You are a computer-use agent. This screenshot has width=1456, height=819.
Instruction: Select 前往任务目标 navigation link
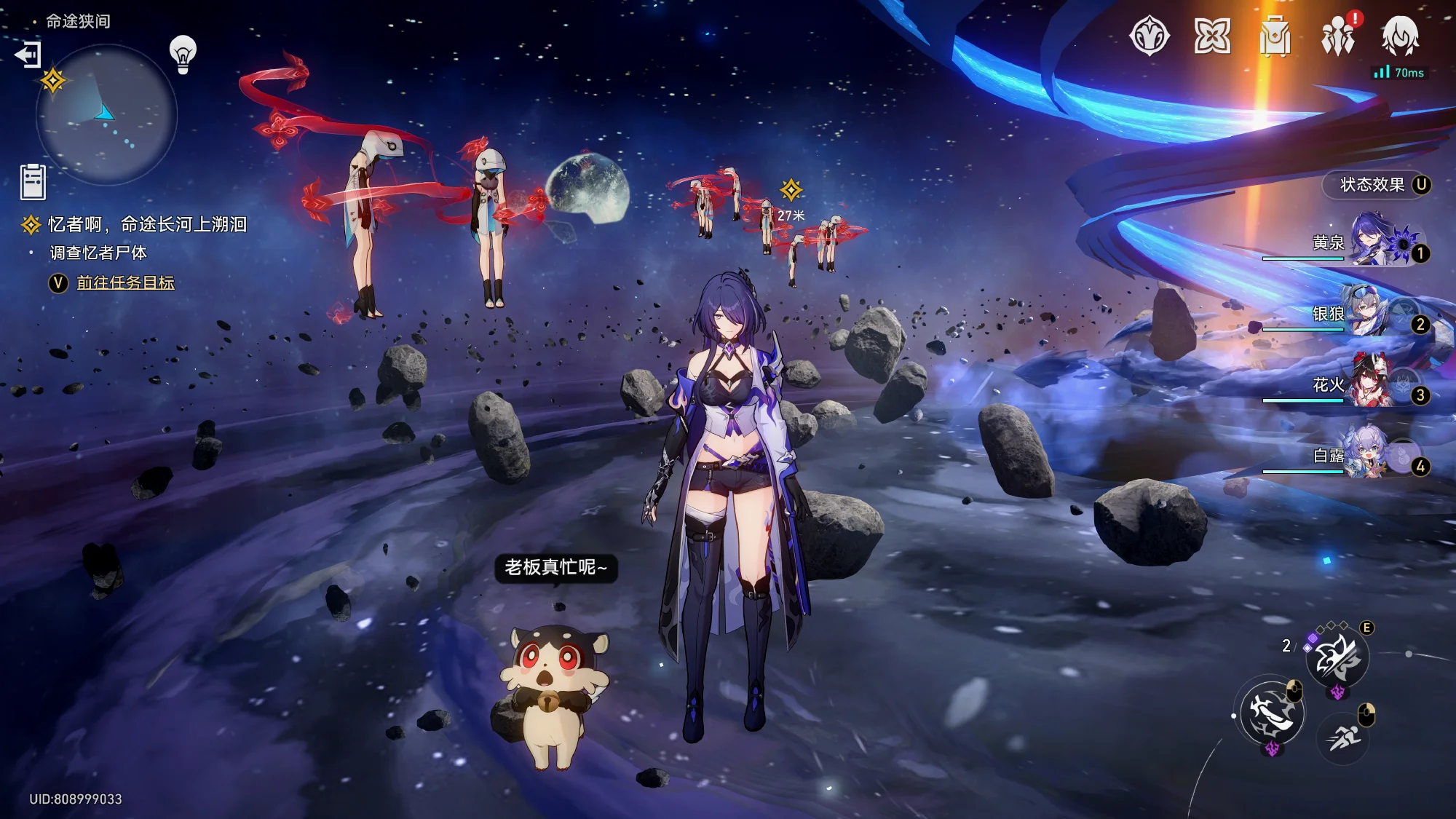coord(125,283)
